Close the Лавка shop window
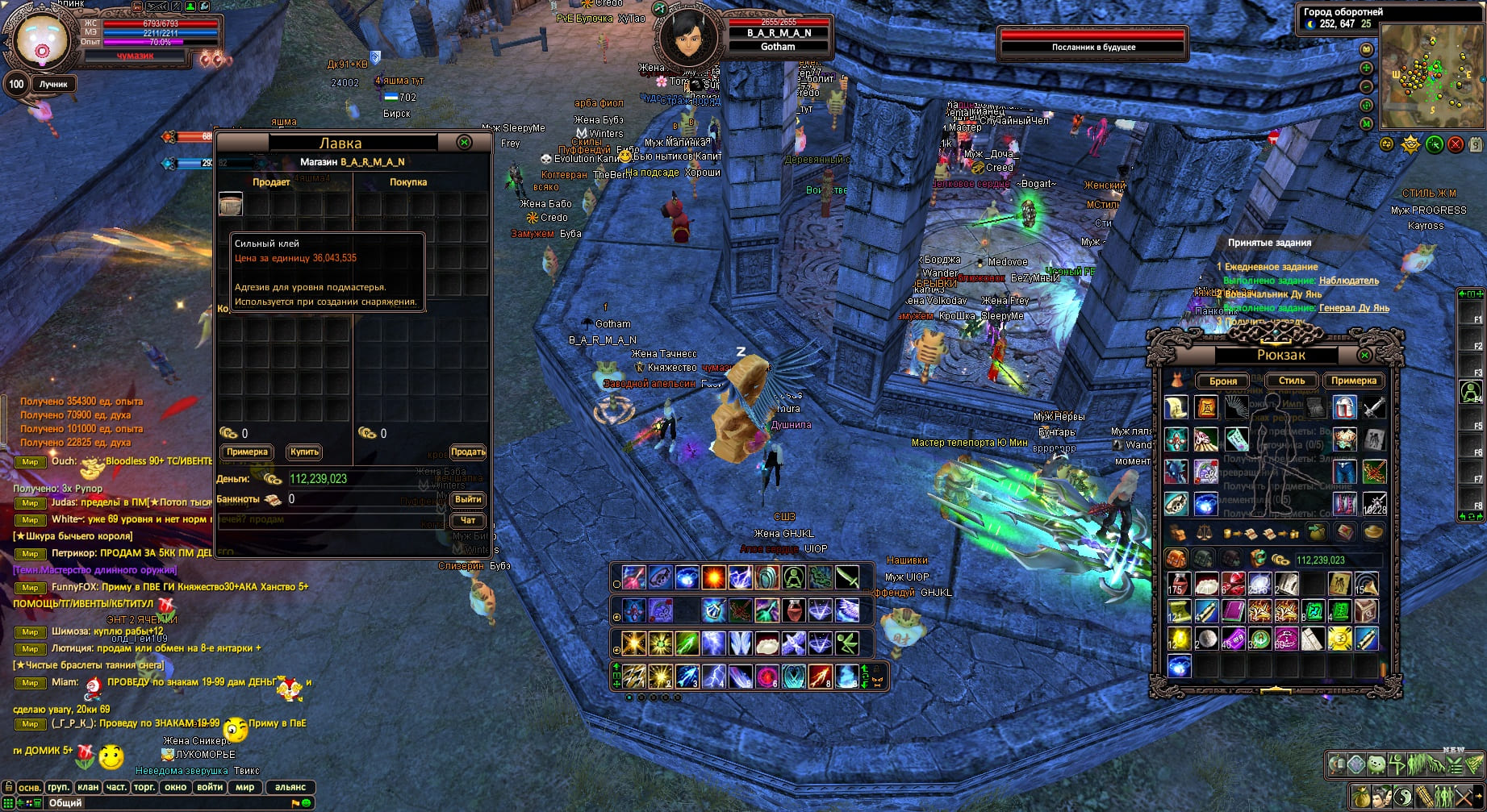This screenshot has width=1487, height=812. 464,142
